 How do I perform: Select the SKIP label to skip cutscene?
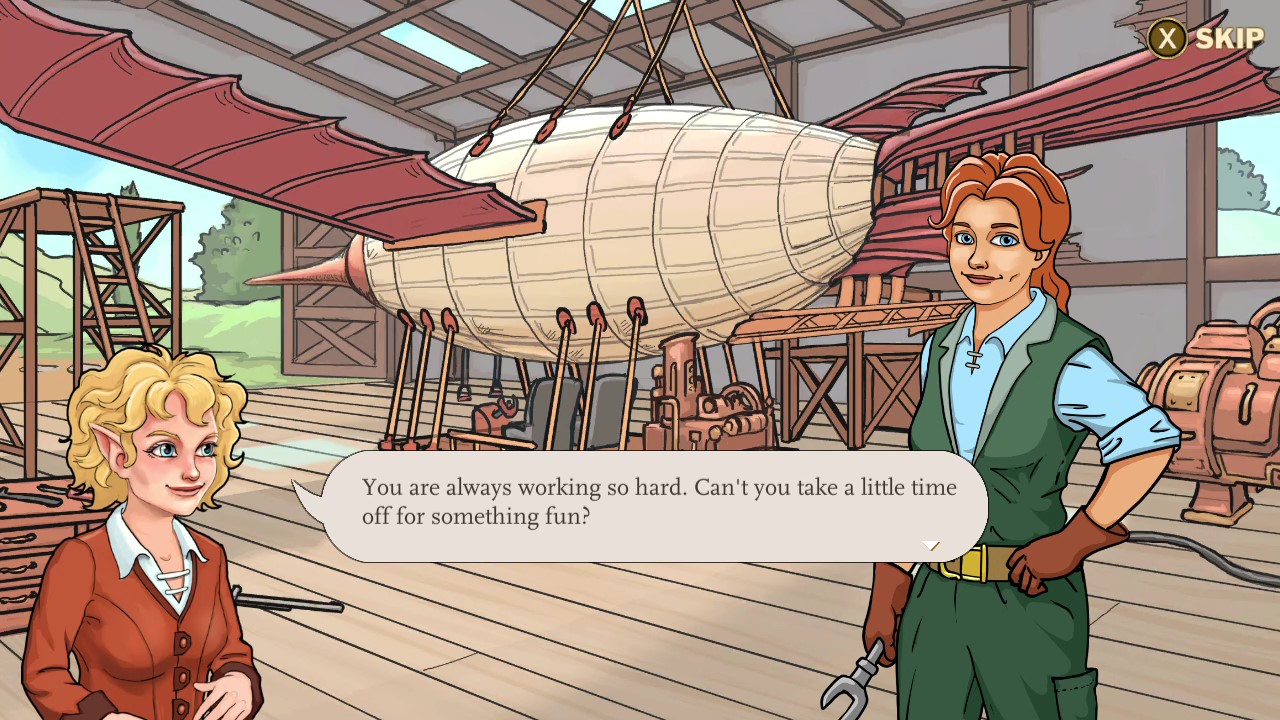coord(1228,40)
